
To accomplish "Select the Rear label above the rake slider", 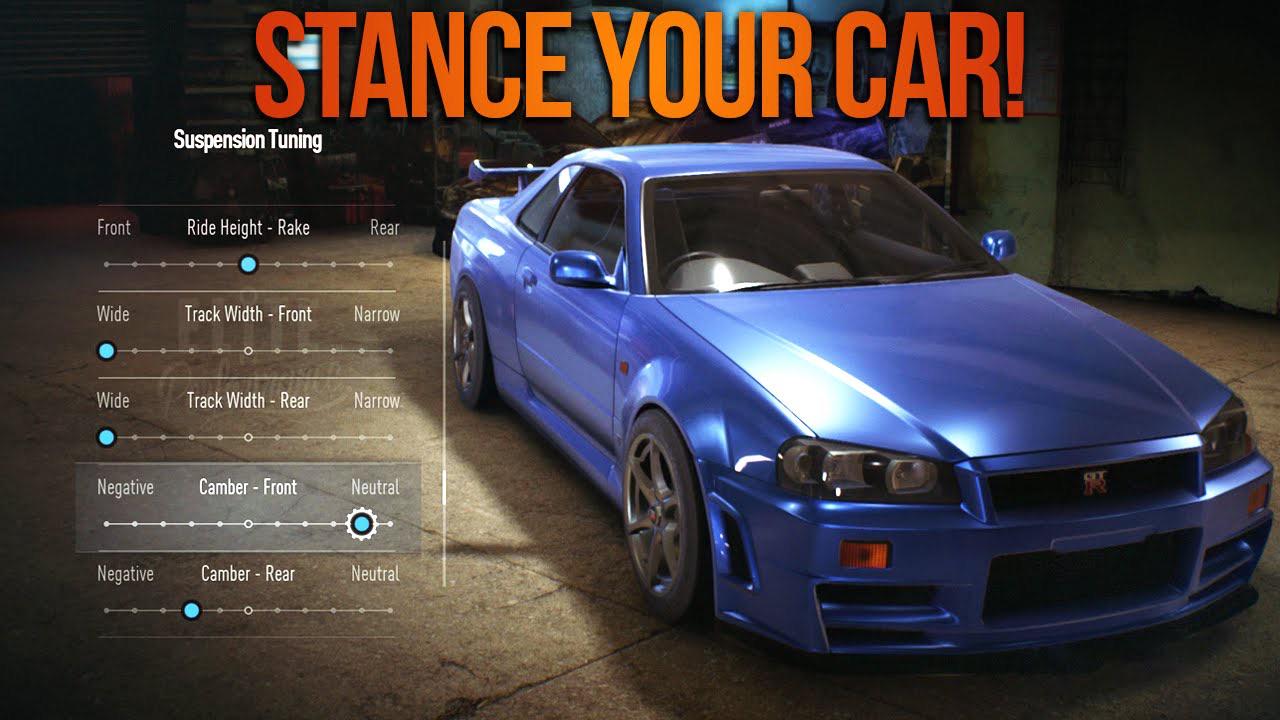I will tap(385, 228).
